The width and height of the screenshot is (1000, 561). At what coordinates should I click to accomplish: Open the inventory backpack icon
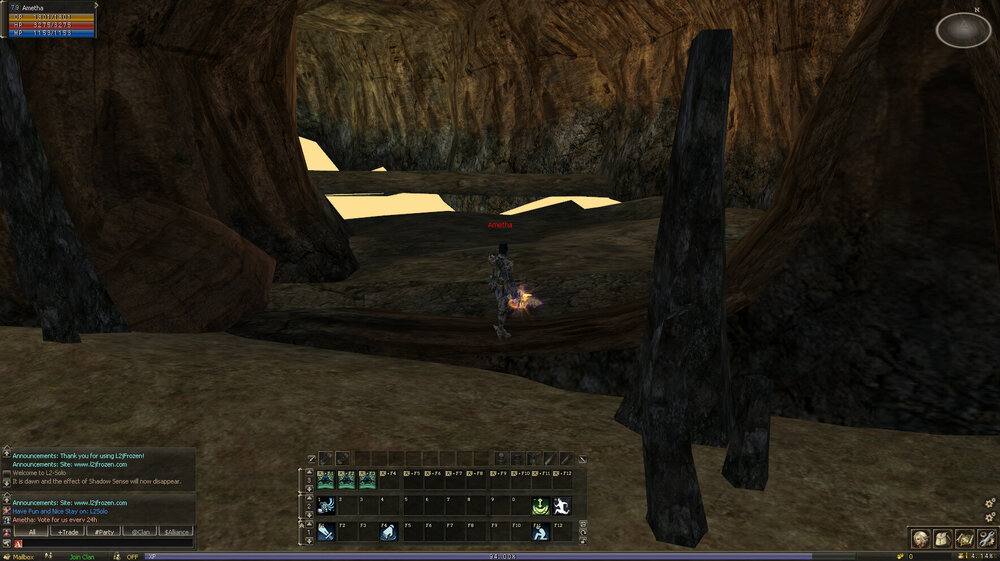[x=941, y=539]
